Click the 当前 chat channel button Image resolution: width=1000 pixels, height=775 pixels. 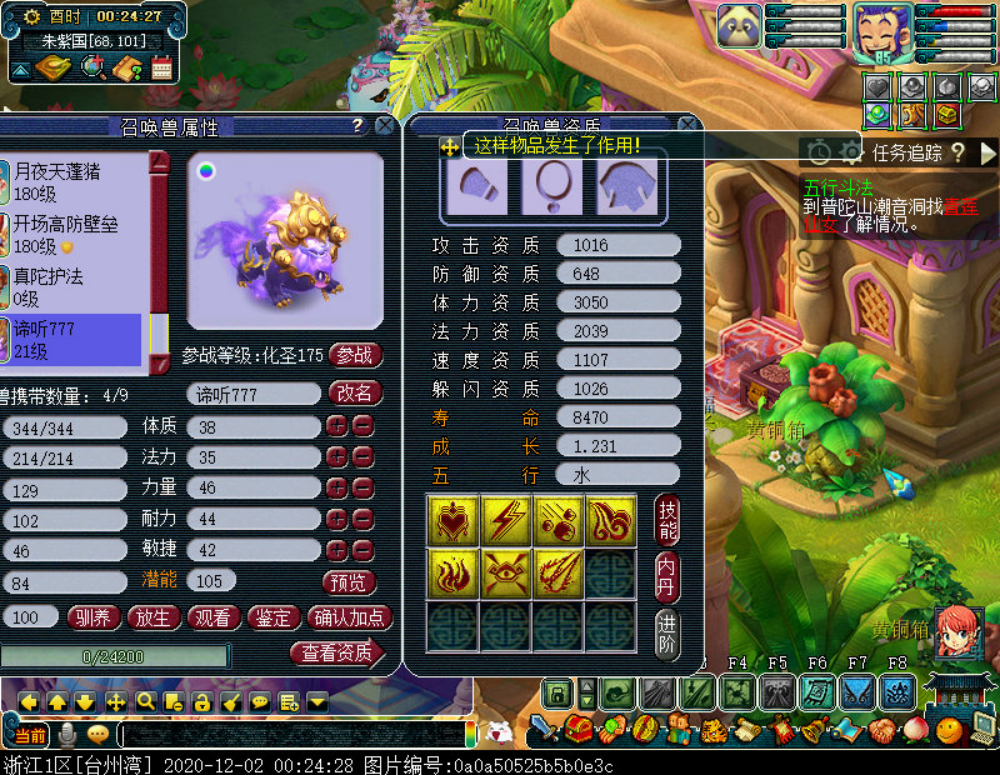(x=30, y=736)
